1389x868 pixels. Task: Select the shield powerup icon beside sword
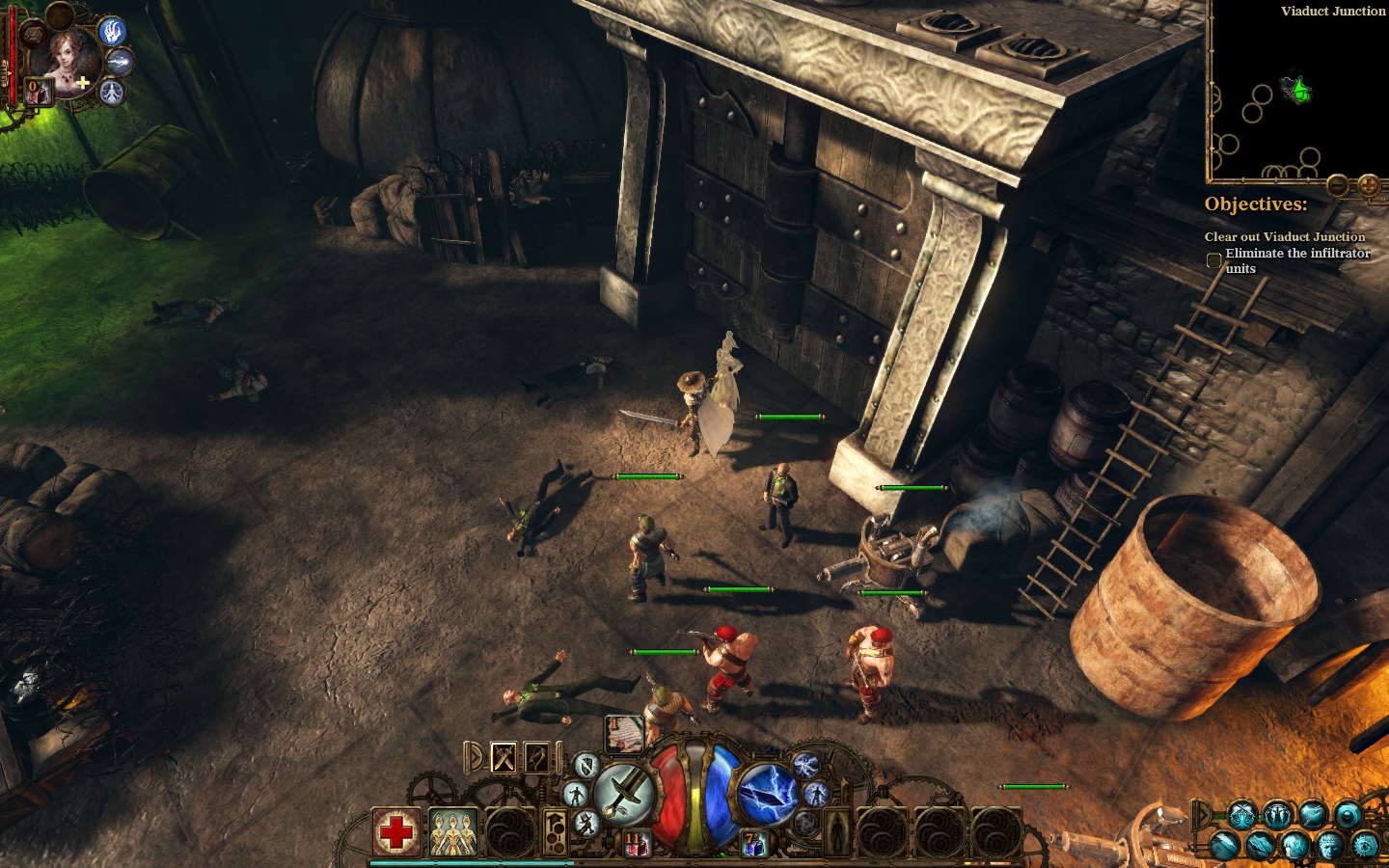pyautogui.click(x=586, y=766)
